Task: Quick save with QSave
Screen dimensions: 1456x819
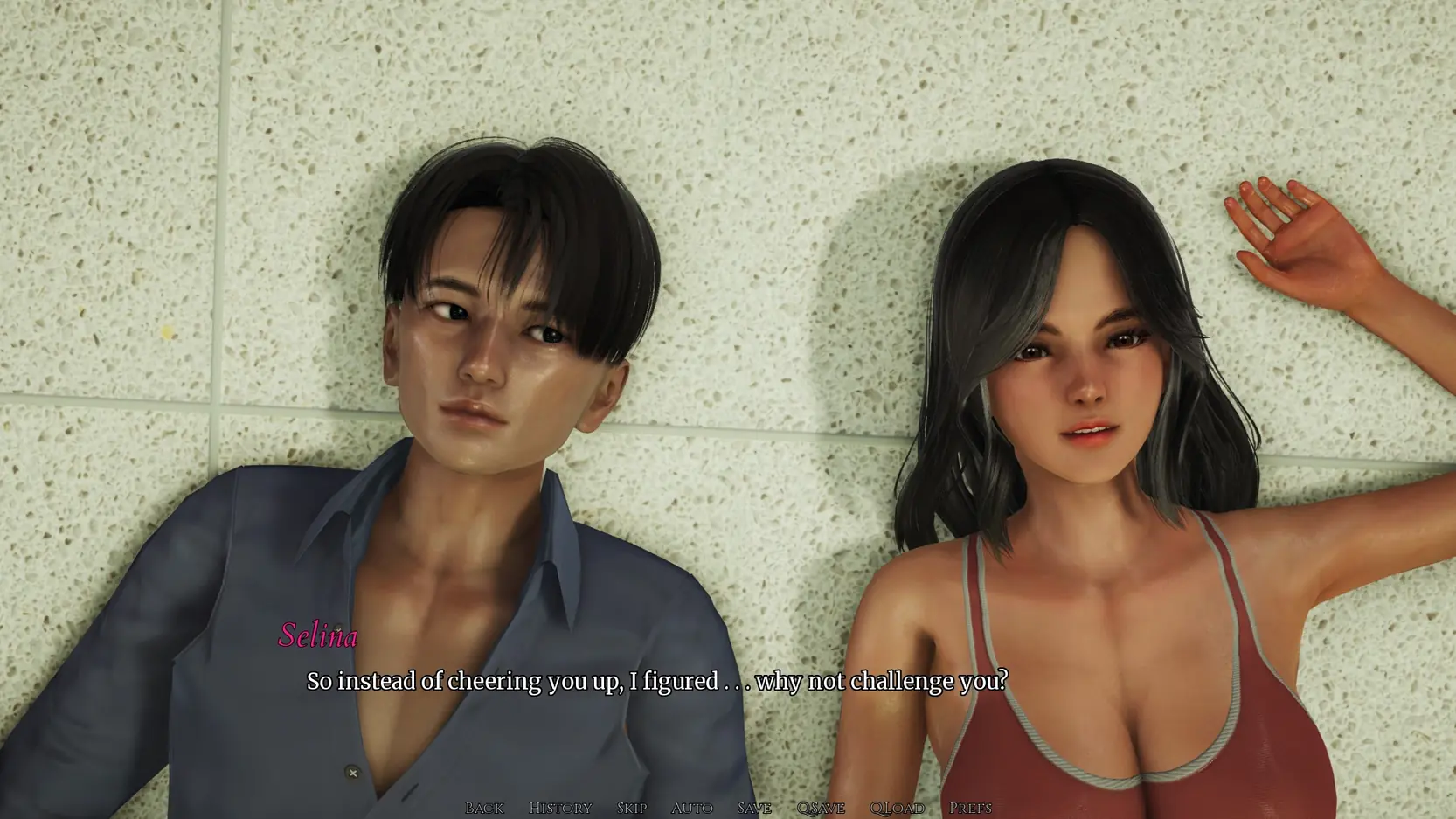Action: (821, 808)
